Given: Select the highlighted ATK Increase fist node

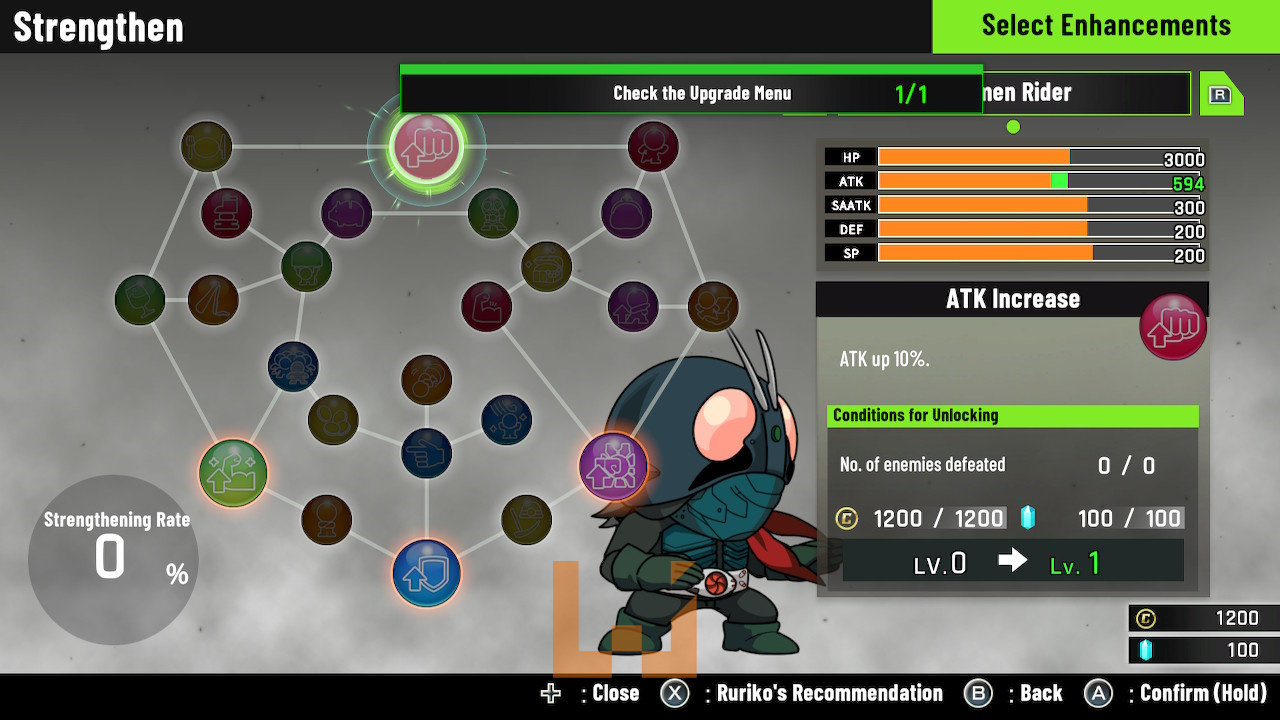Looking at the screenshot, I should tap(427, 146).
